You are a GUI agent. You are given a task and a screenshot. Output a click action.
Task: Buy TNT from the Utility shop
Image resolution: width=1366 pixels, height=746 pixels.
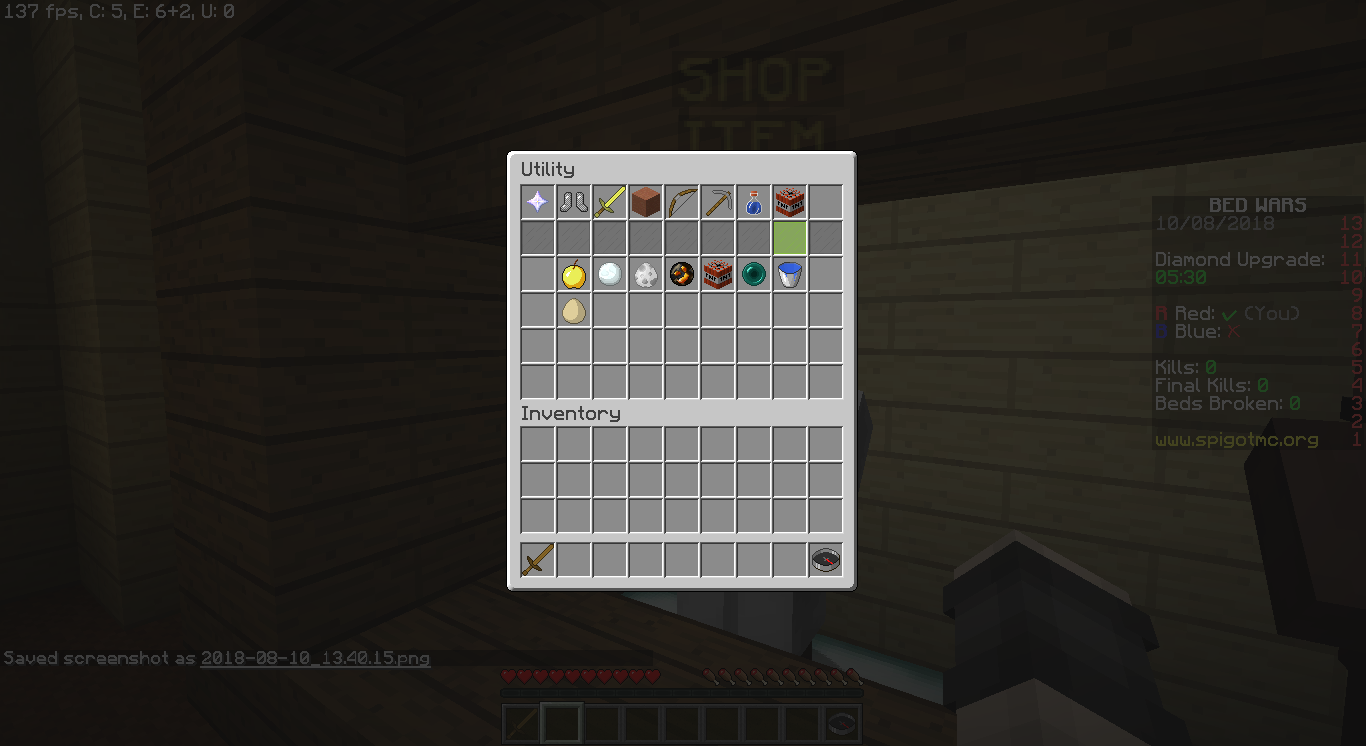pyautogui.click(x=717, y=274)
